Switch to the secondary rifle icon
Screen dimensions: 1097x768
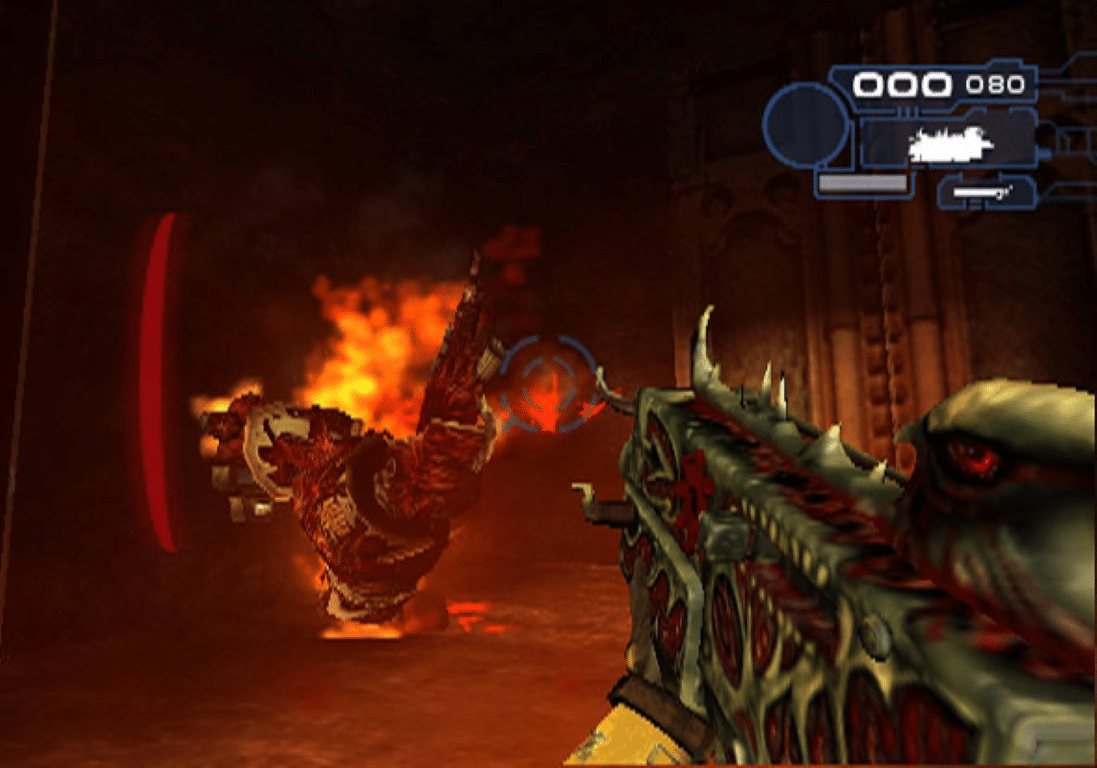point(985,190)
